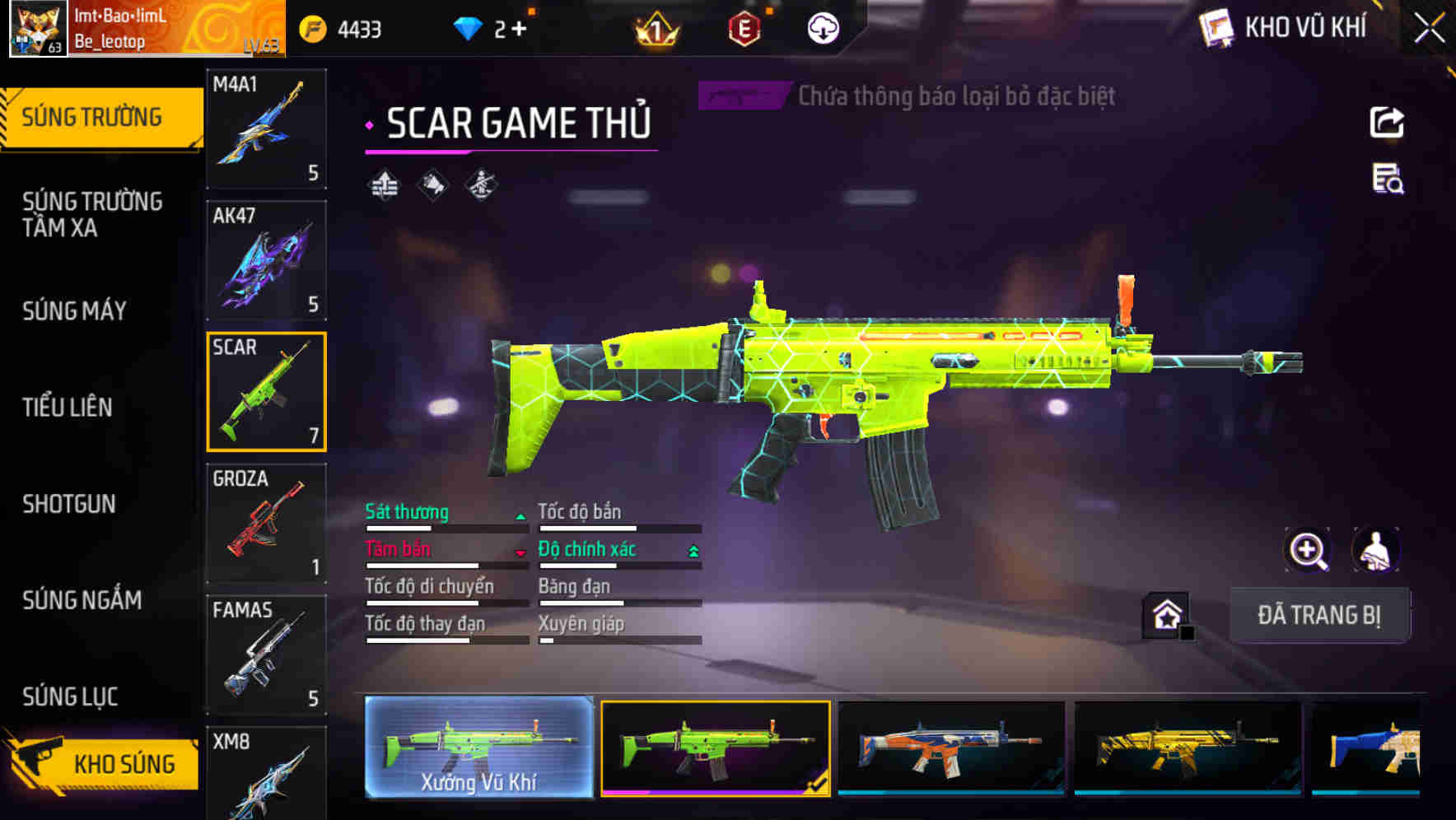Toggle the gunner attribute diamond icon
This screenshot has width=1456, height=820.
click(482, 184)
